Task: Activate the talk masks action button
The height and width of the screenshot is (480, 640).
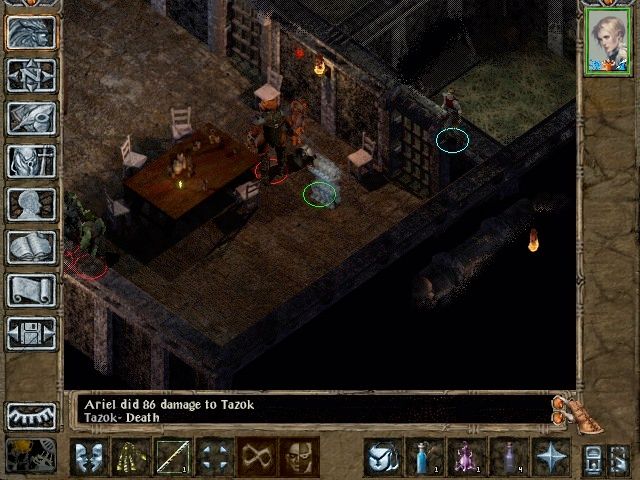Action: 90,457
